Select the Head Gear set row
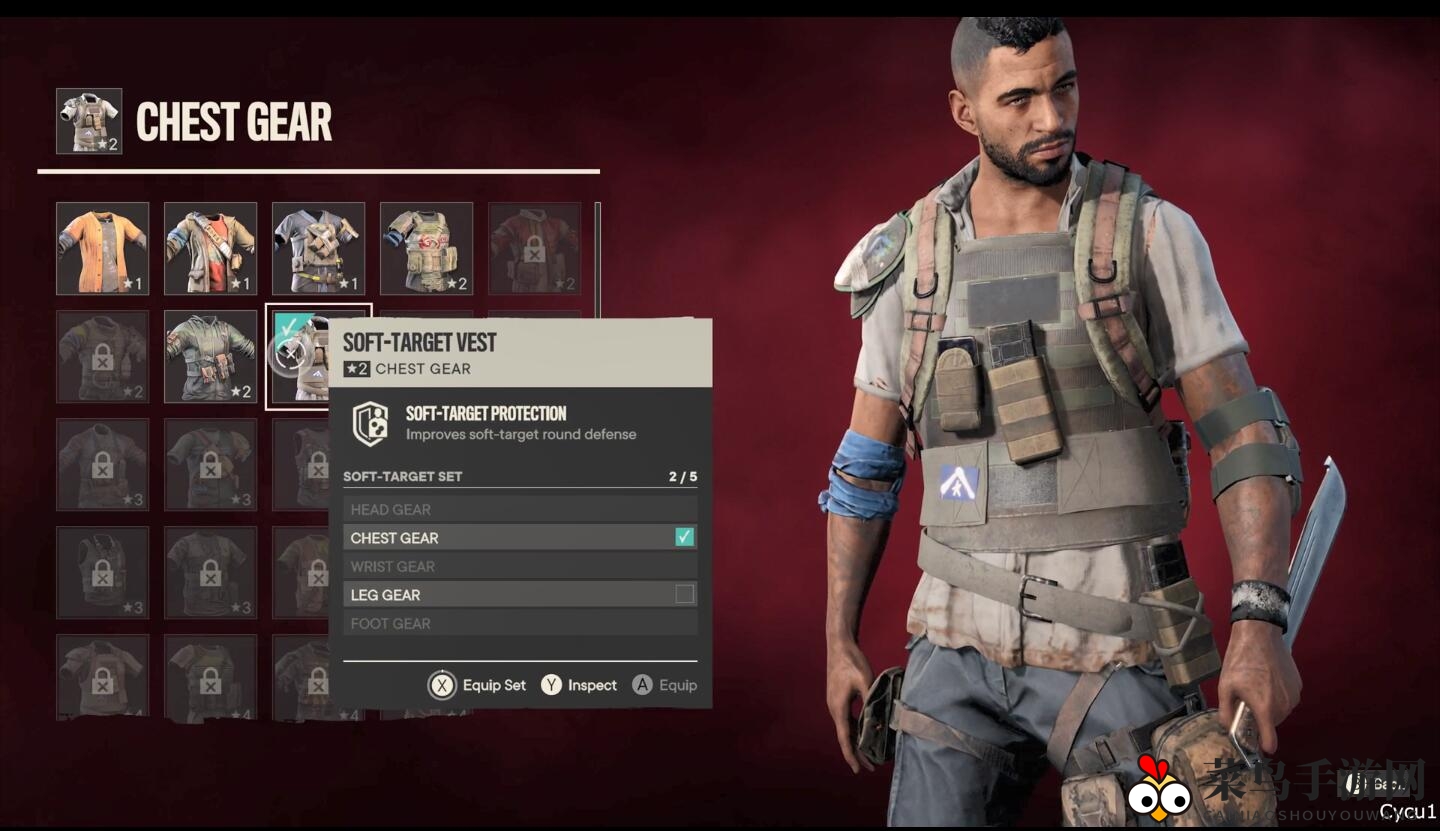 point(520,510)
